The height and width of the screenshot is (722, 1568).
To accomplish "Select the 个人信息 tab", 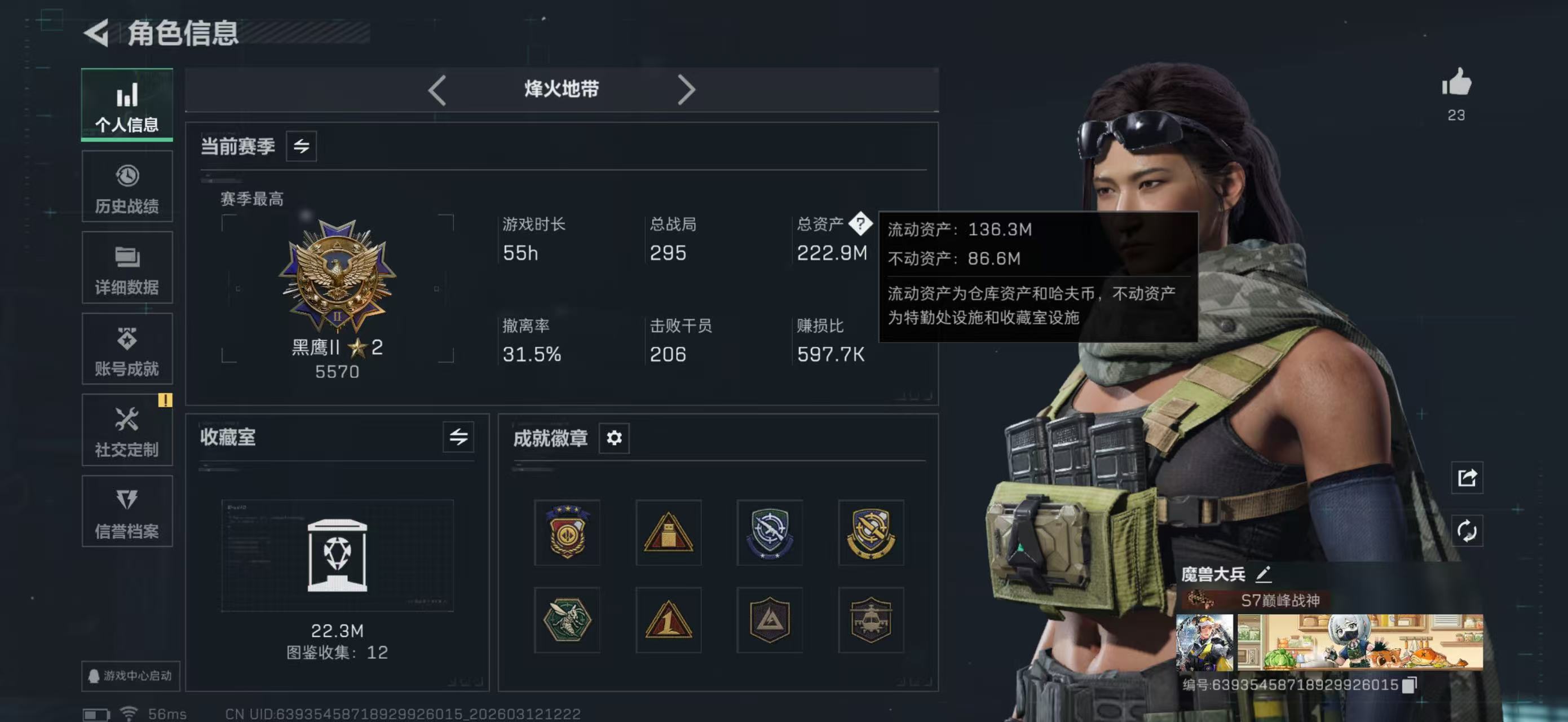I will [127, 105].
